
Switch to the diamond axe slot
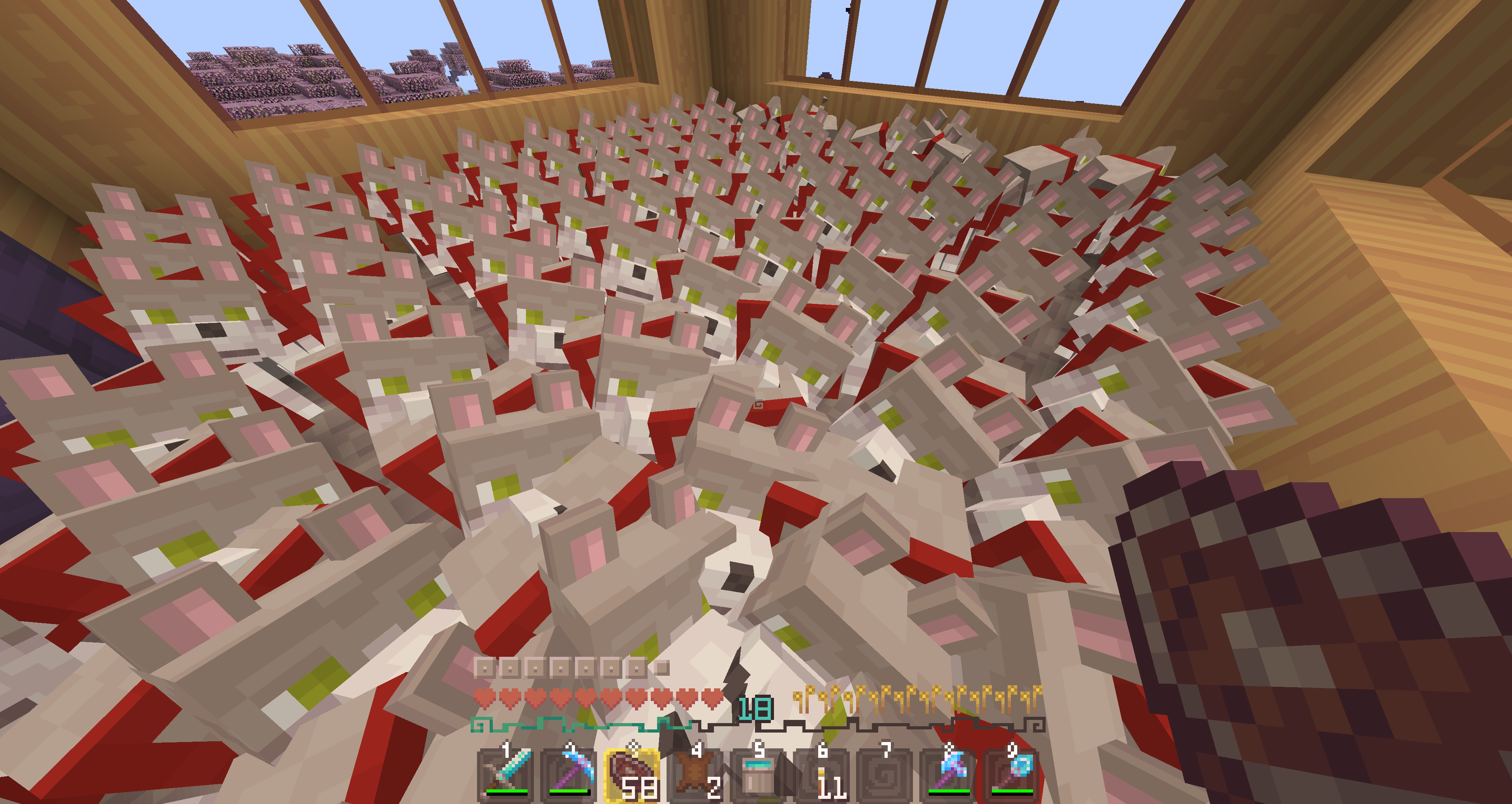(x=948, y=774)
